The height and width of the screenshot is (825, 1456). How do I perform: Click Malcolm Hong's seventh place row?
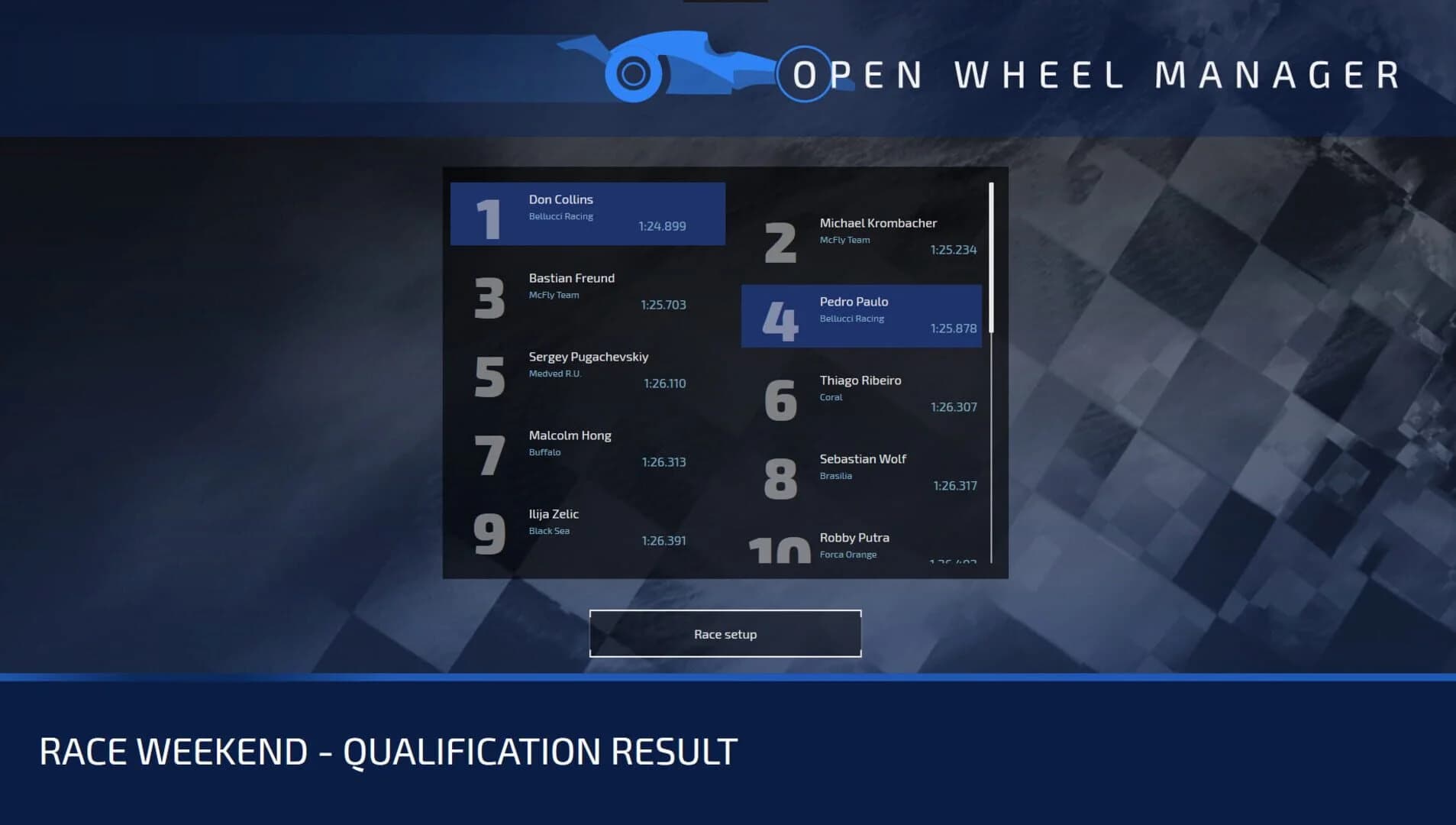coord(588,450)
